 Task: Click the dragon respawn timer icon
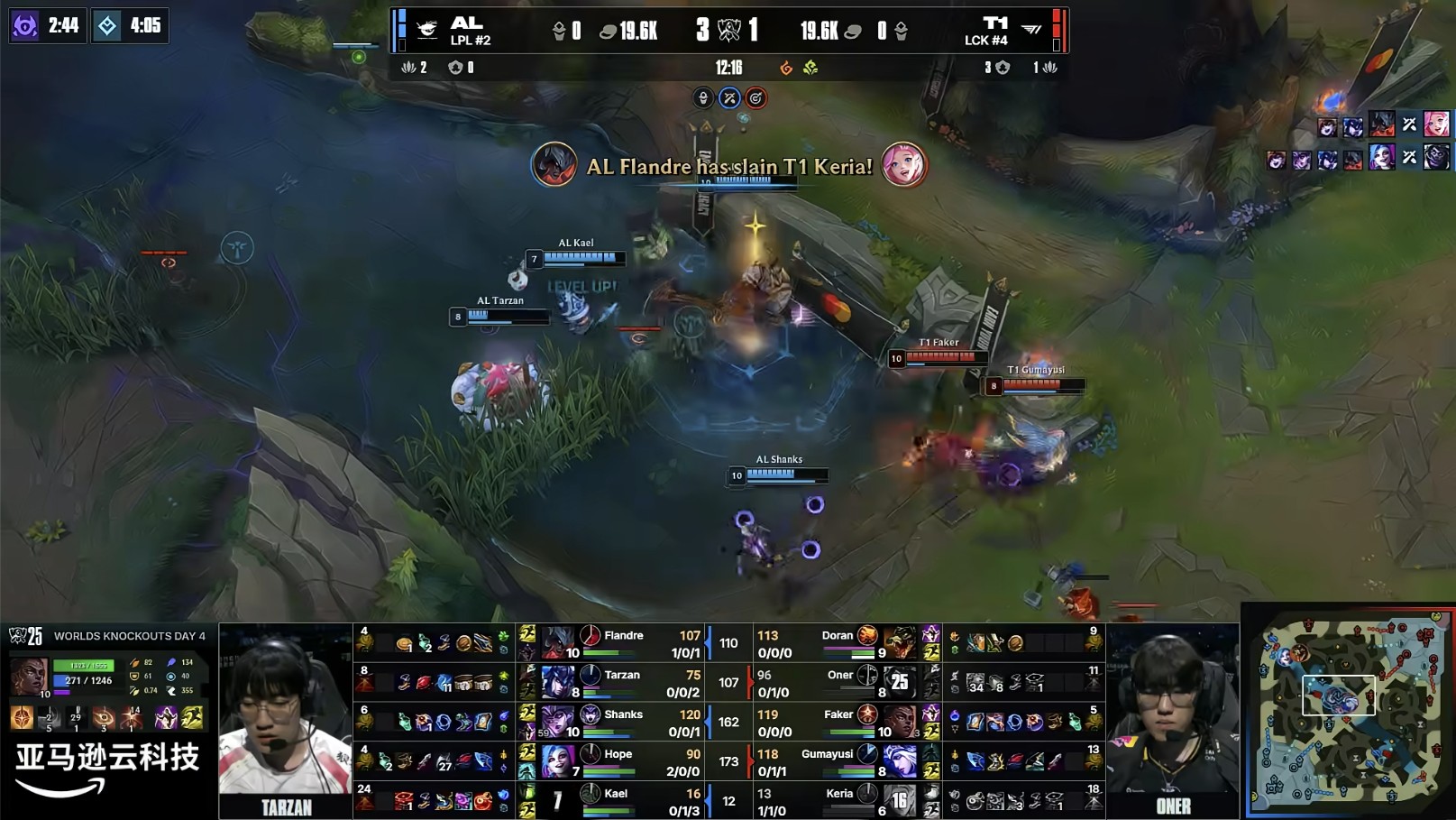point(107,25)
